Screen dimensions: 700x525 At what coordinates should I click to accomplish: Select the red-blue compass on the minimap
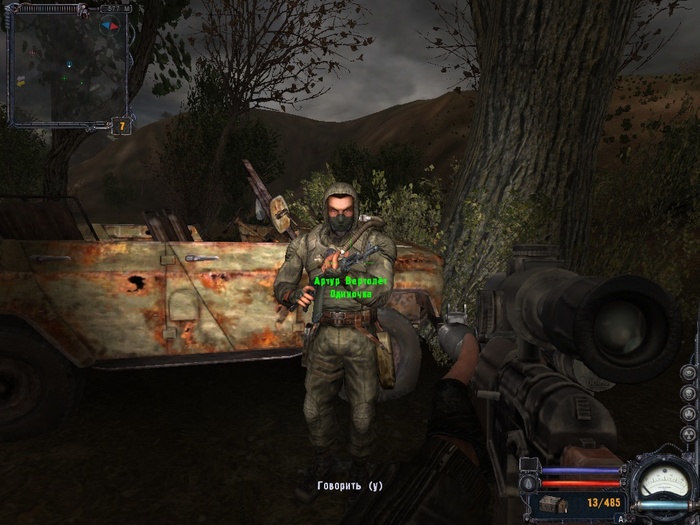click(x=111, y=24)
